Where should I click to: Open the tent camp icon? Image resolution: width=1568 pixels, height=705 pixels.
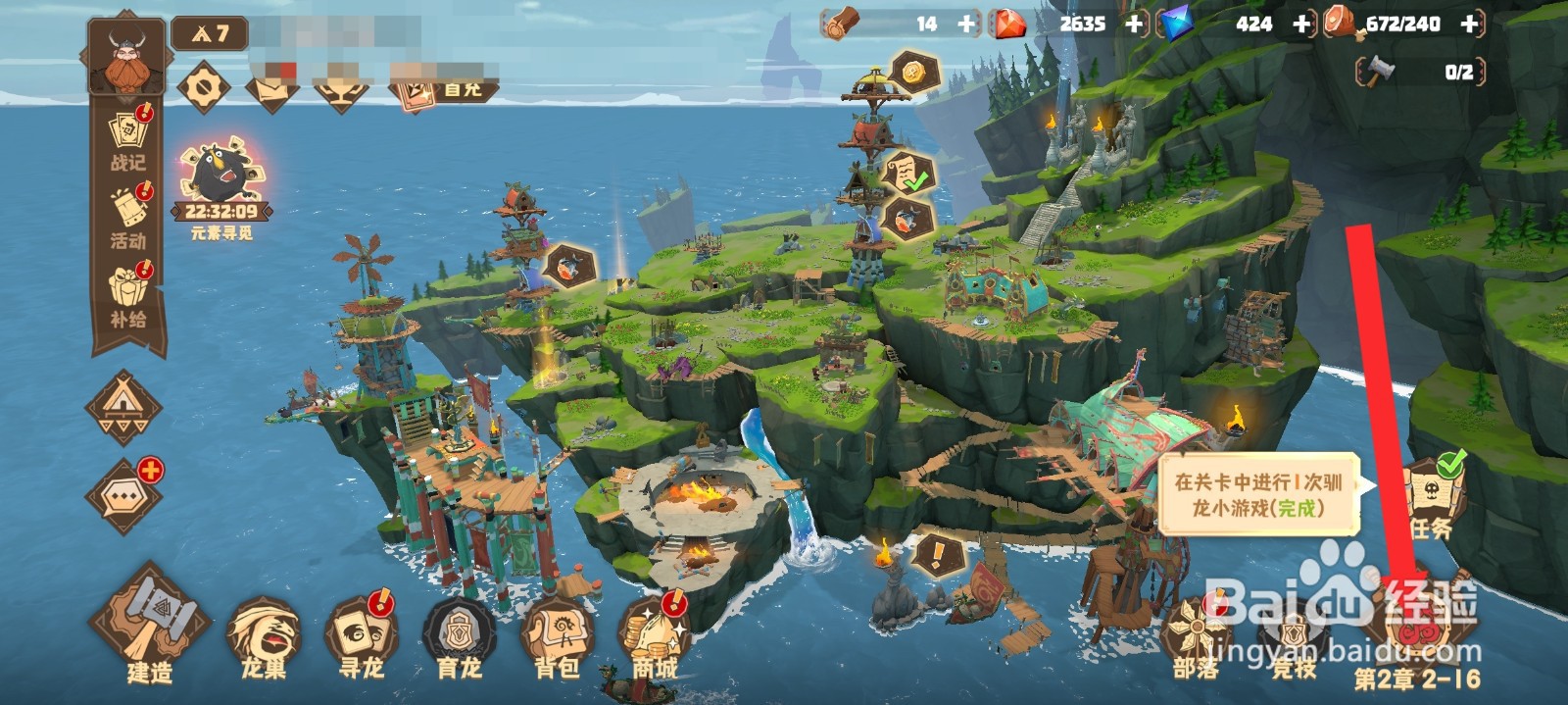[x=123, y=405]
